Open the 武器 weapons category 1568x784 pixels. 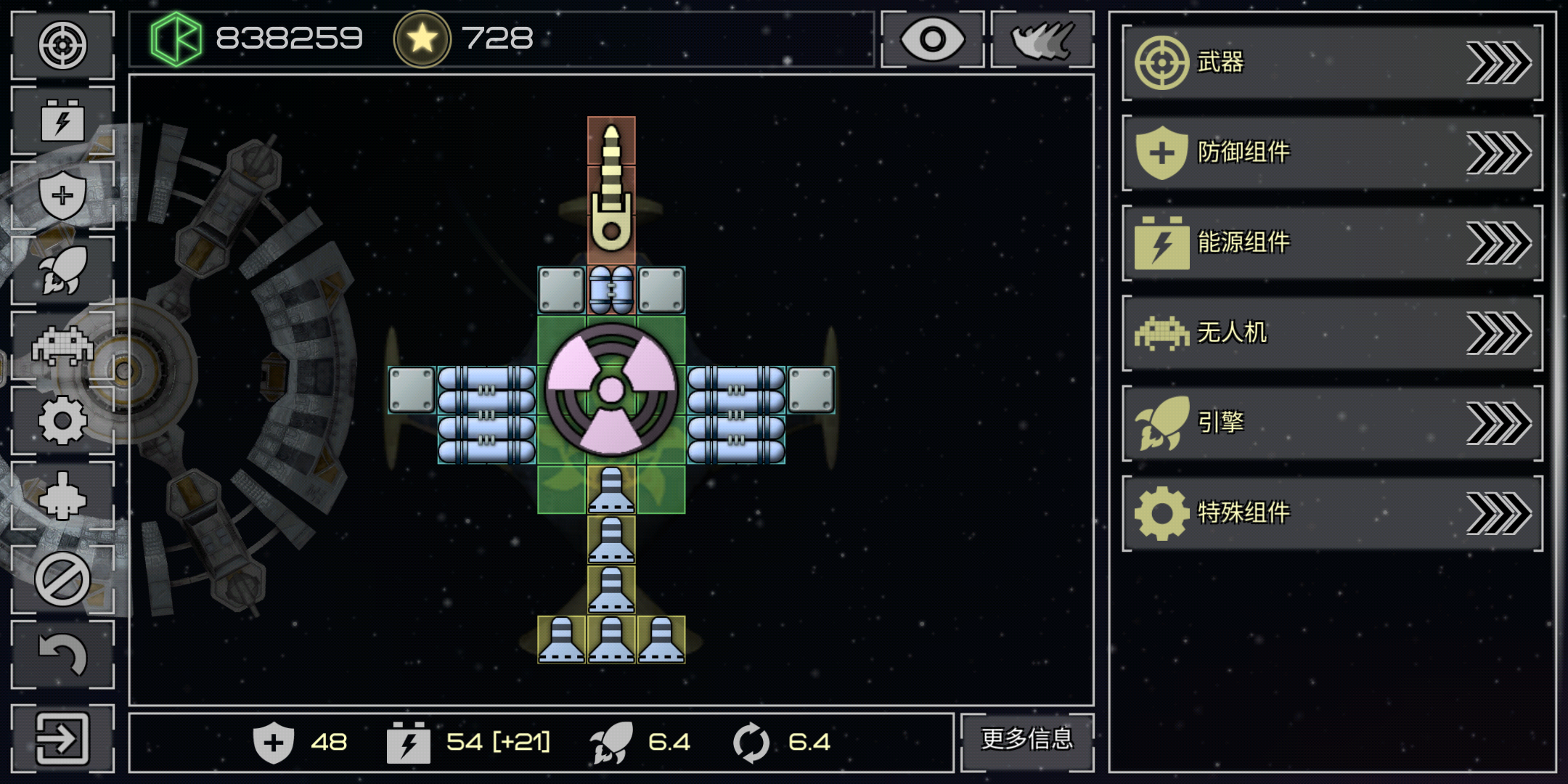[x=1332, y=62]
